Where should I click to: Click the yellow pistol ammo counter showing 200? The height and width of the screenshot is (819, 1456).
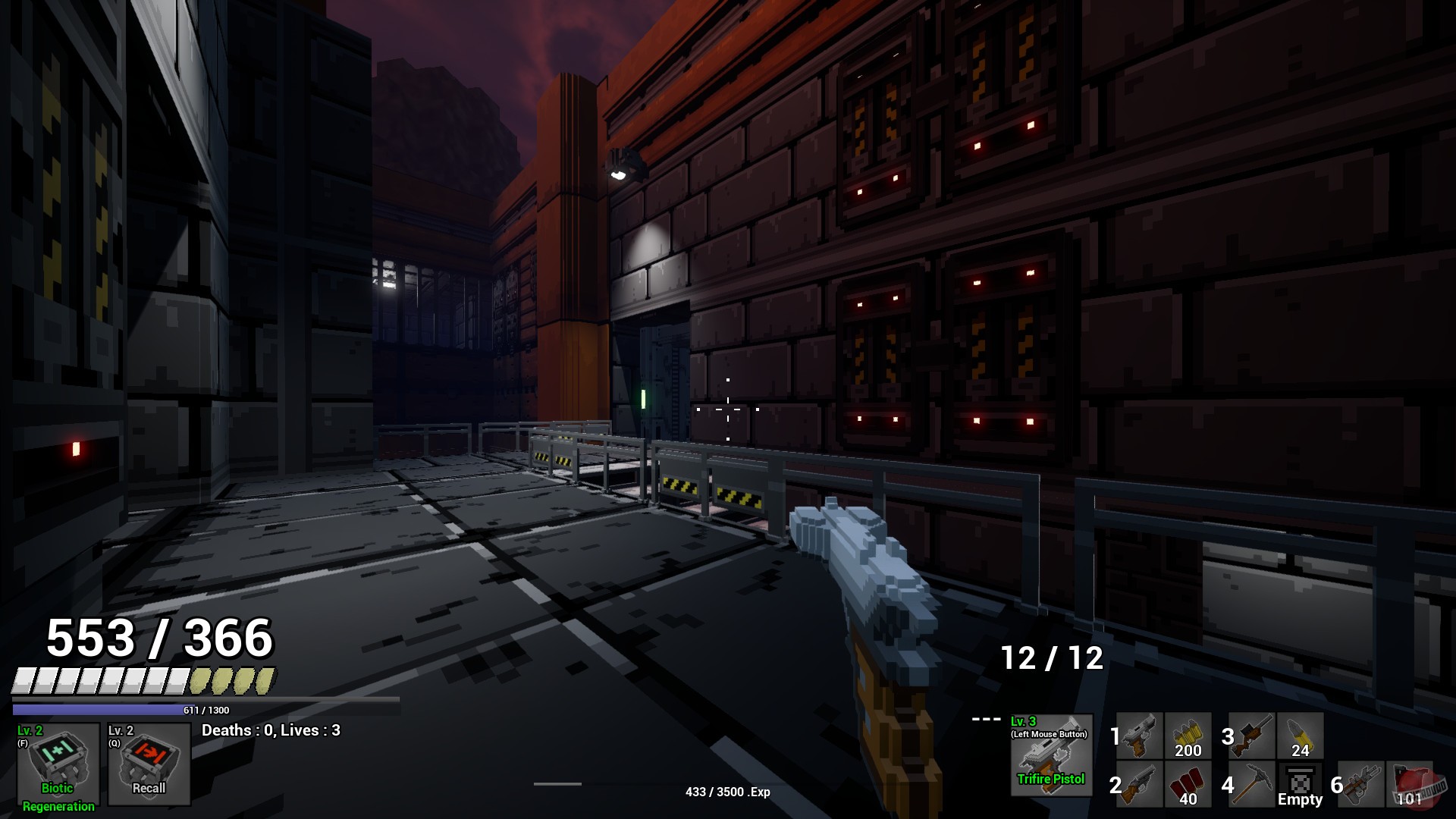1188,736
